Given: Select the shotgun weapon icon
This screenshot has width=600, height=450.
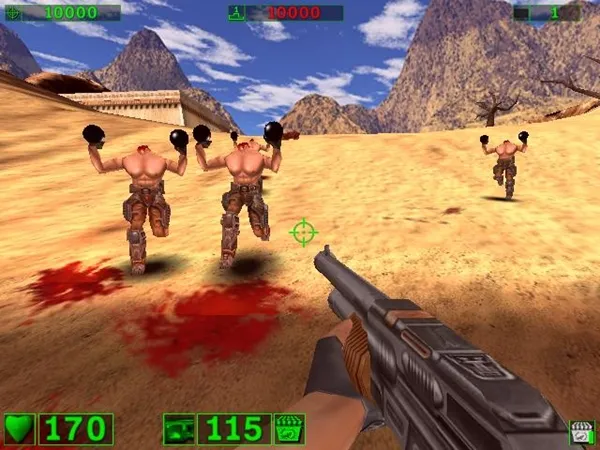Looking at the screenshot, I should click(179, 429).
